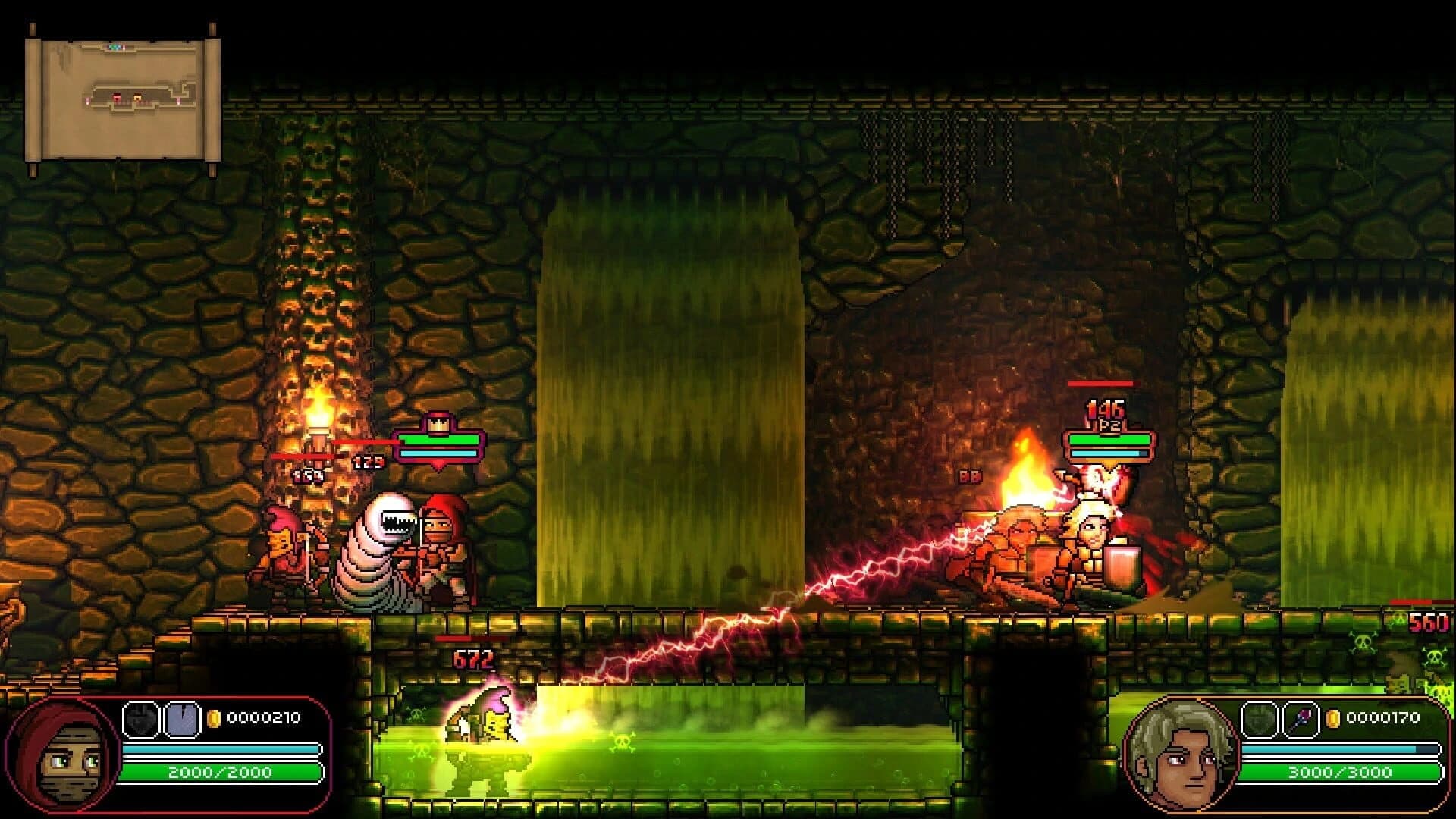
Task: Select Player 2's empty left ability slot
Action: [x=1260, y=719]
